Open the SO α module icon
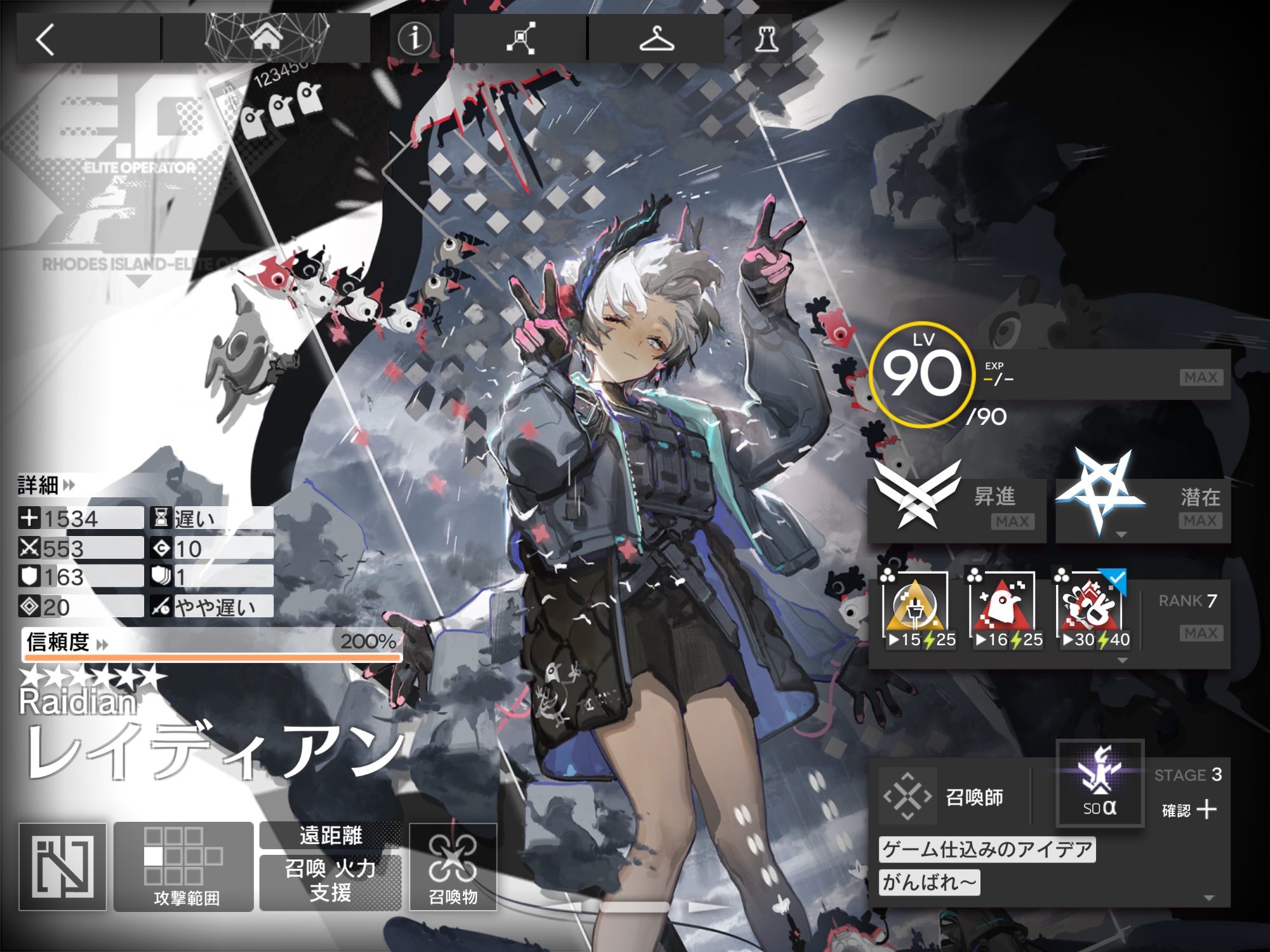 click(x=1100, y=784)
